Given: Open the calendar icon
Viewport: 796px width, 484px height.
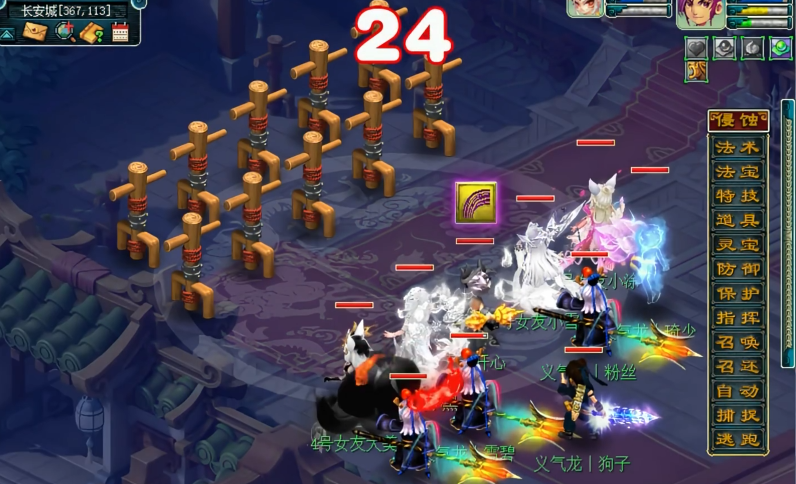Looking at the screenshot, I should tap(120, 31).
